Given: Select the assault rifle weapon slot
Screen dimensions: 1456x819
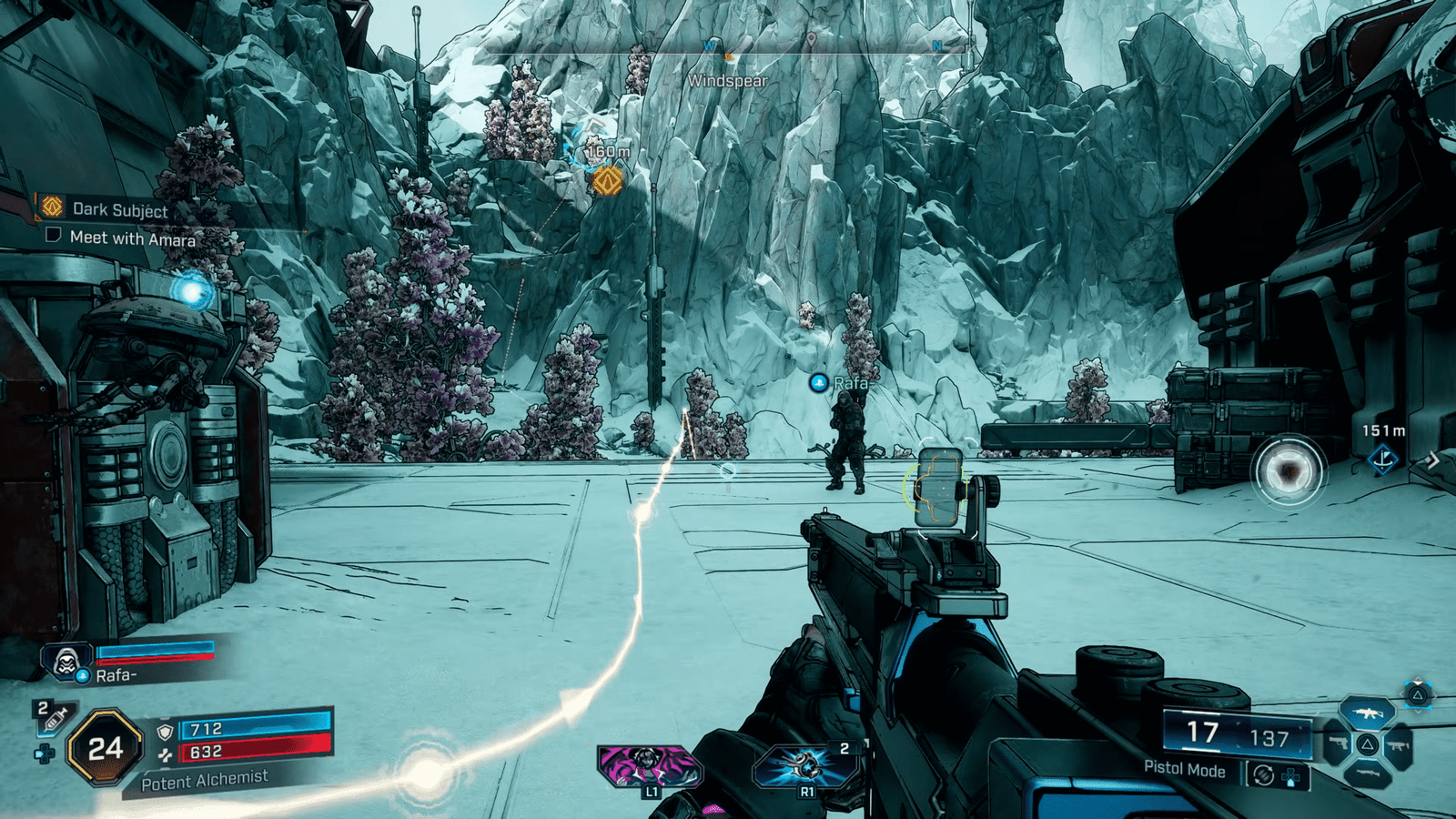Looking at the screenshot, I should click(1367, 713).
